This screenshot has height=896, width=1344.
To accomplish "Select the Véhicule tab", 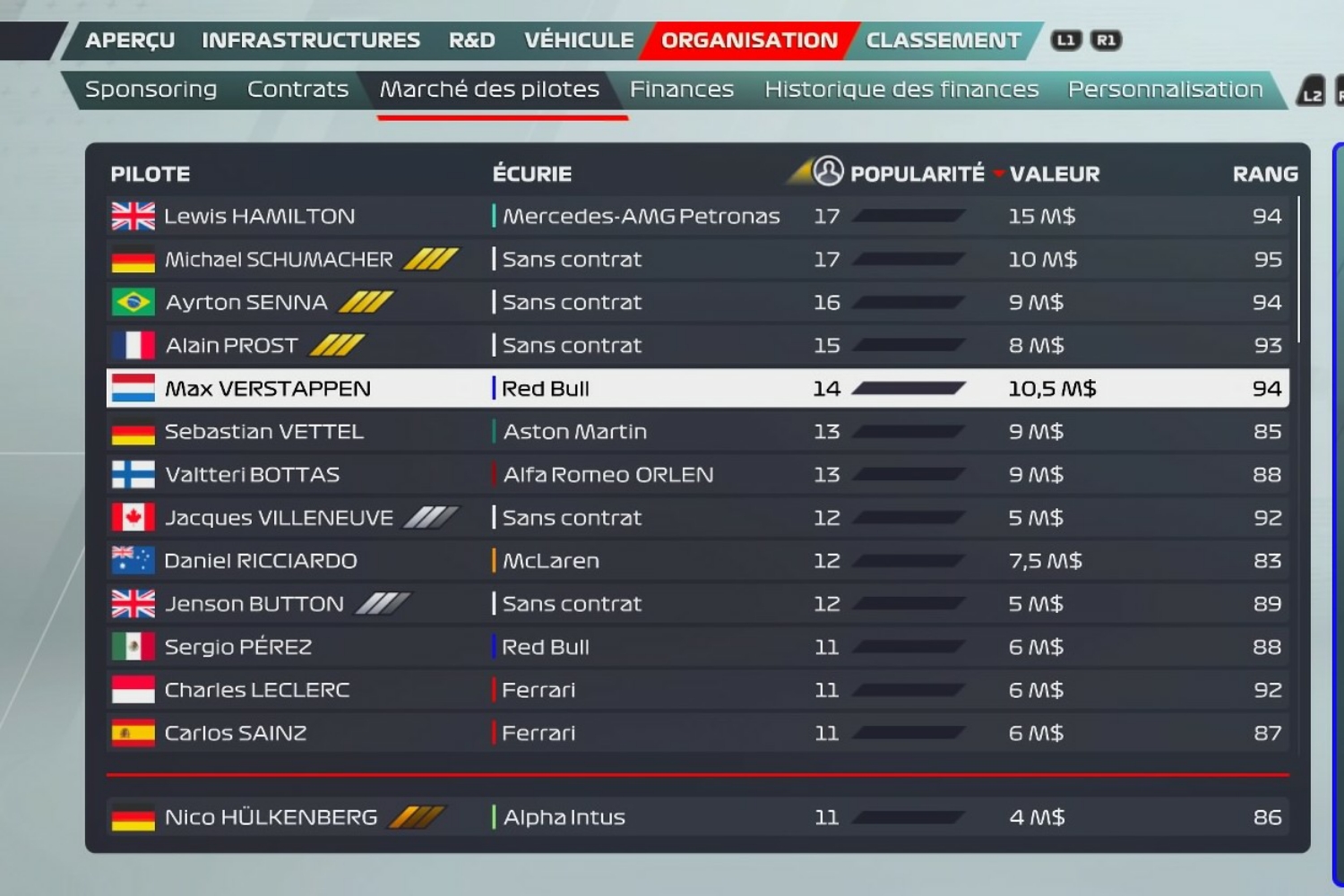I will click(x=579, y=40).
